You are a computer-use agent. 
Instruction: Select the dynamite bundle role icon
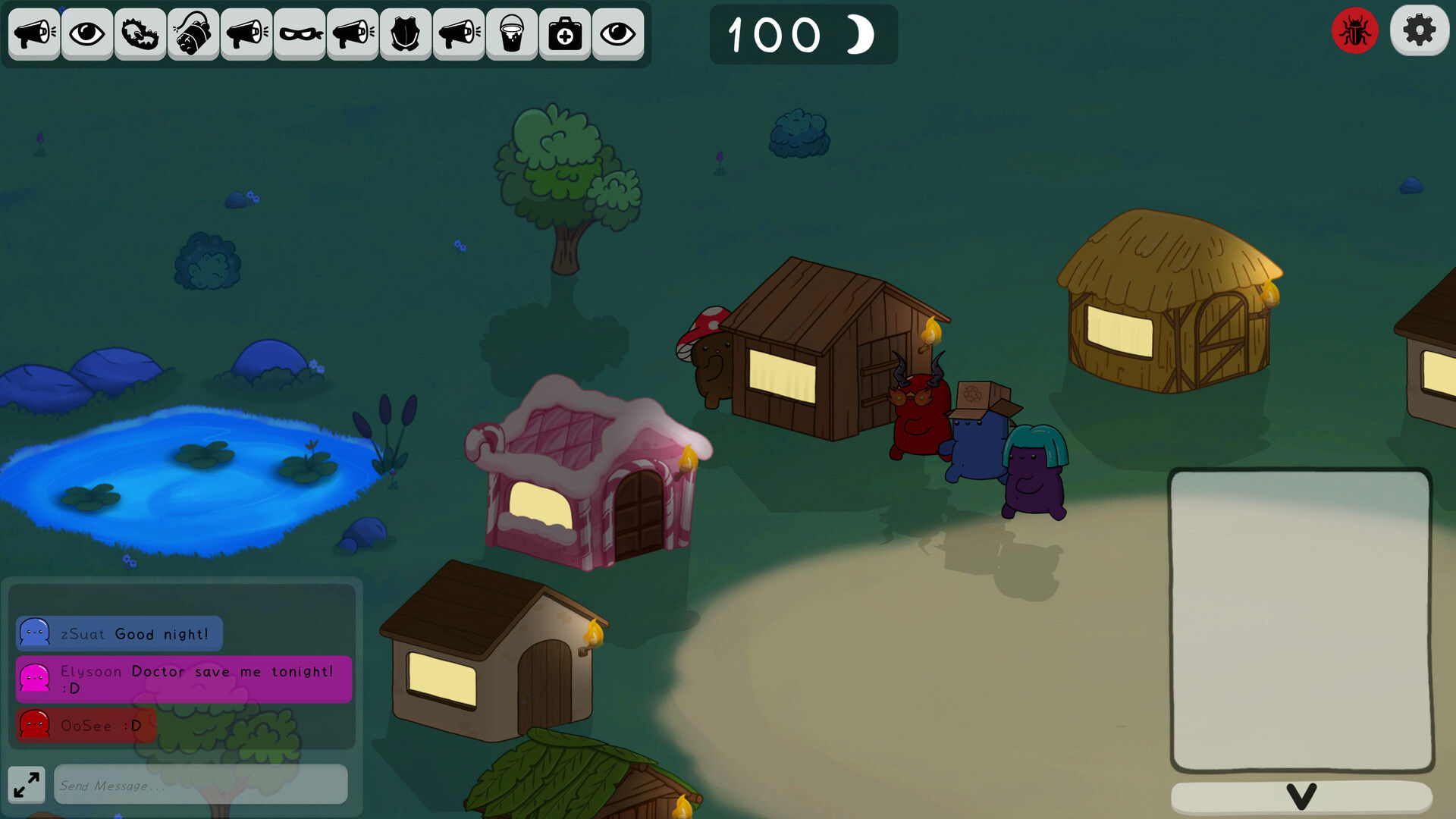tap(193, 34)
